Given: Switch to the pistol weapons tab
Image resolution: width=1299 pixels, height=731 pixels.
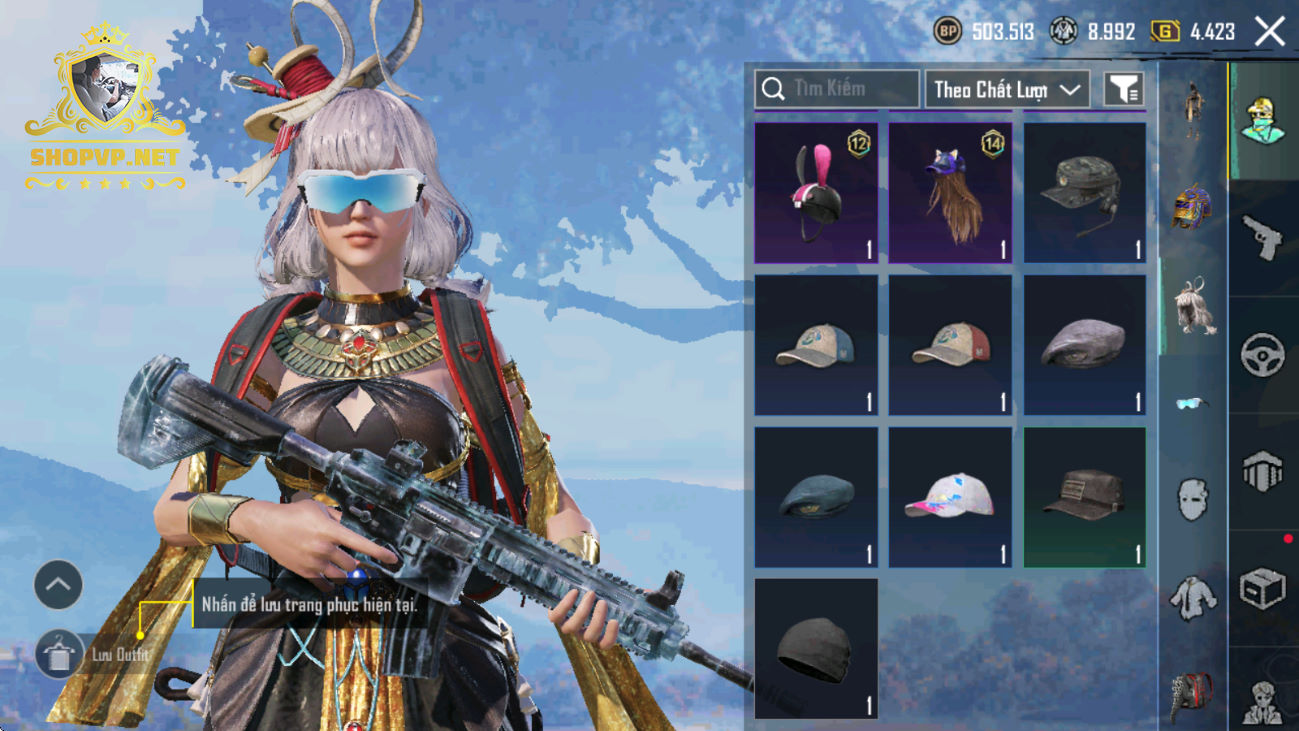Looking at the screenshot, I should coord(1262,238).
